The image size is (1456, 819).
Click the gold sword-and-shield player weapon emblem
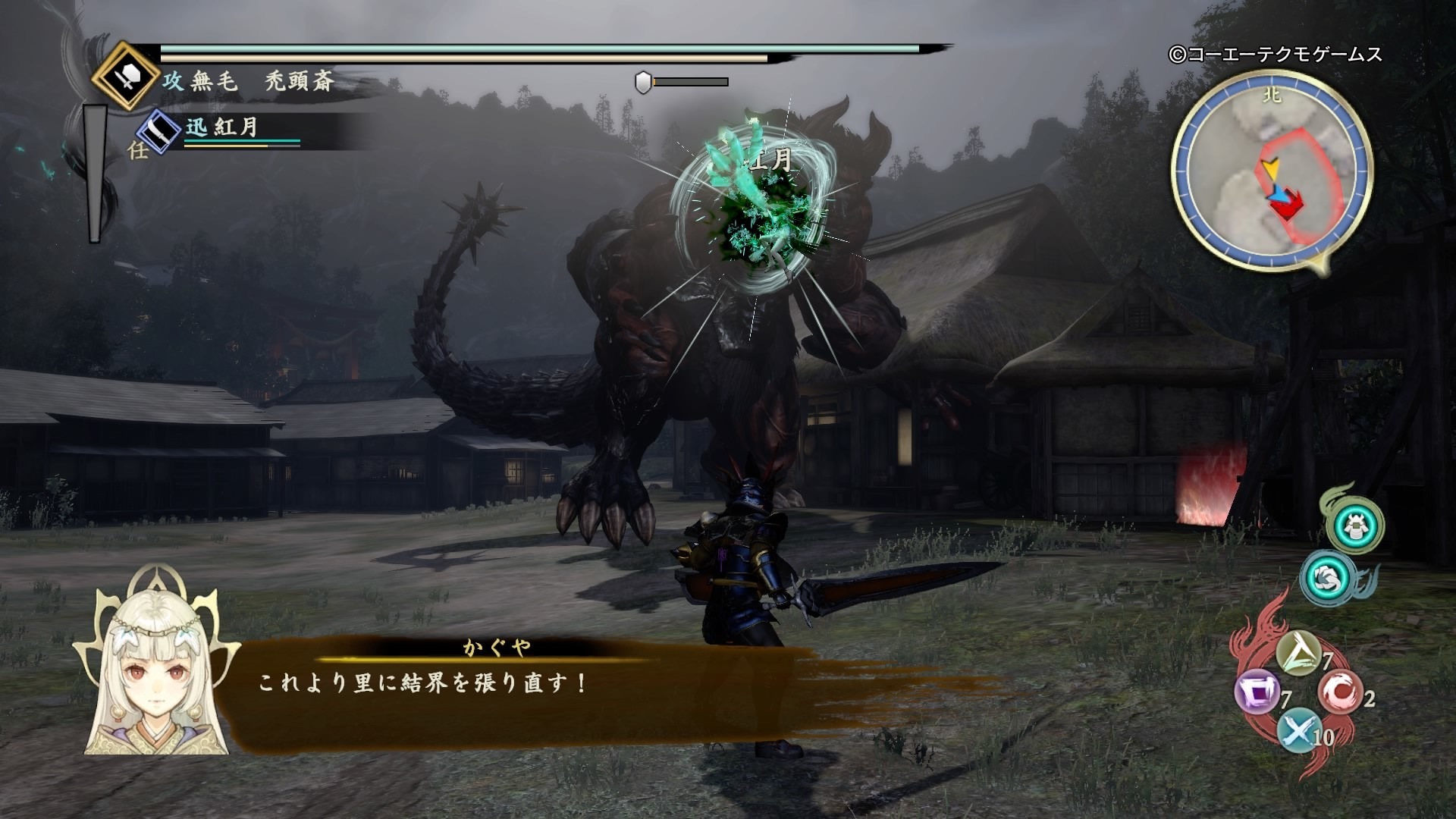(126, 77)
